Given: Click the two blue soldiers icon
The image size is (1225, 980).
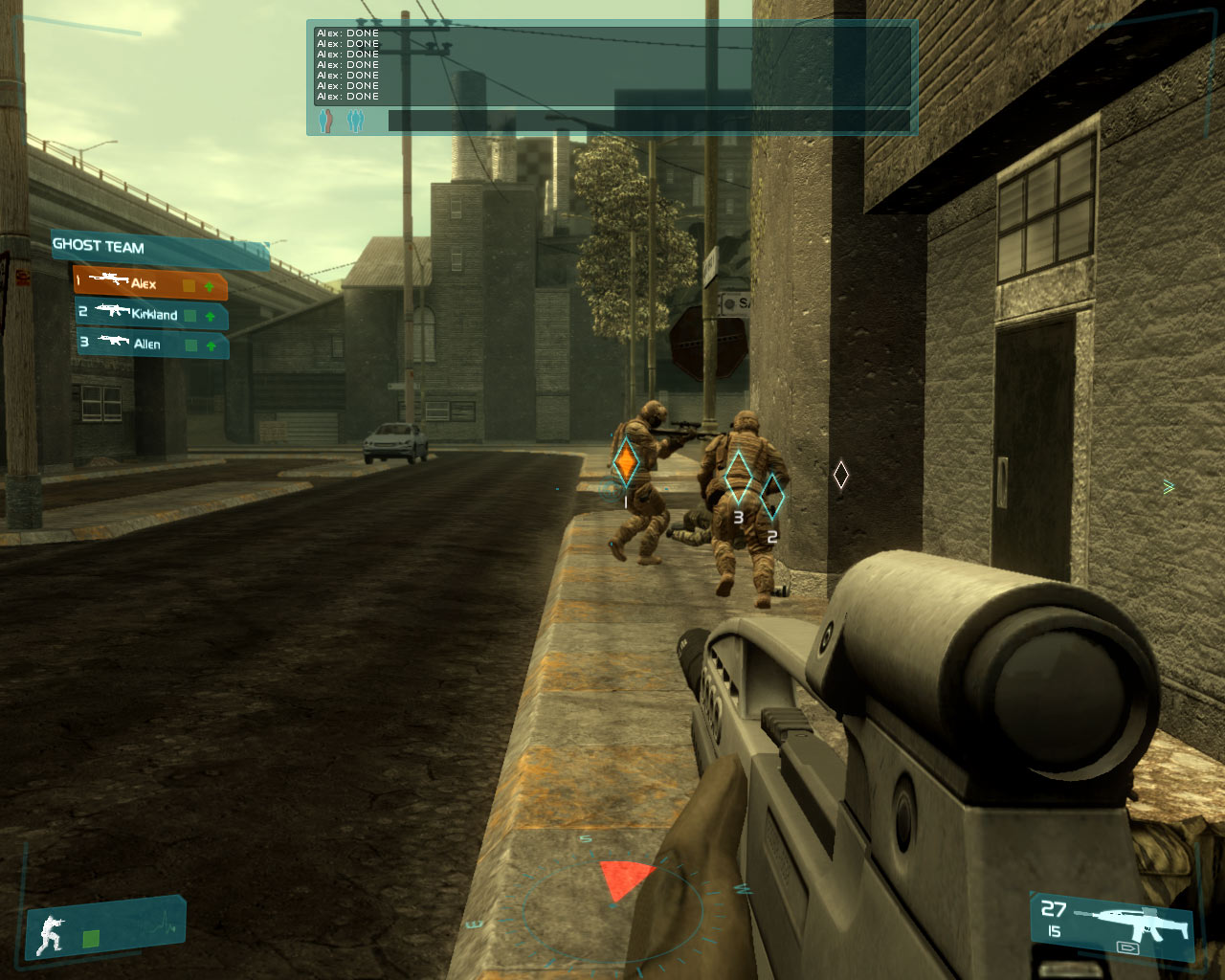Looking at the screenshot, I should (355, 121).
